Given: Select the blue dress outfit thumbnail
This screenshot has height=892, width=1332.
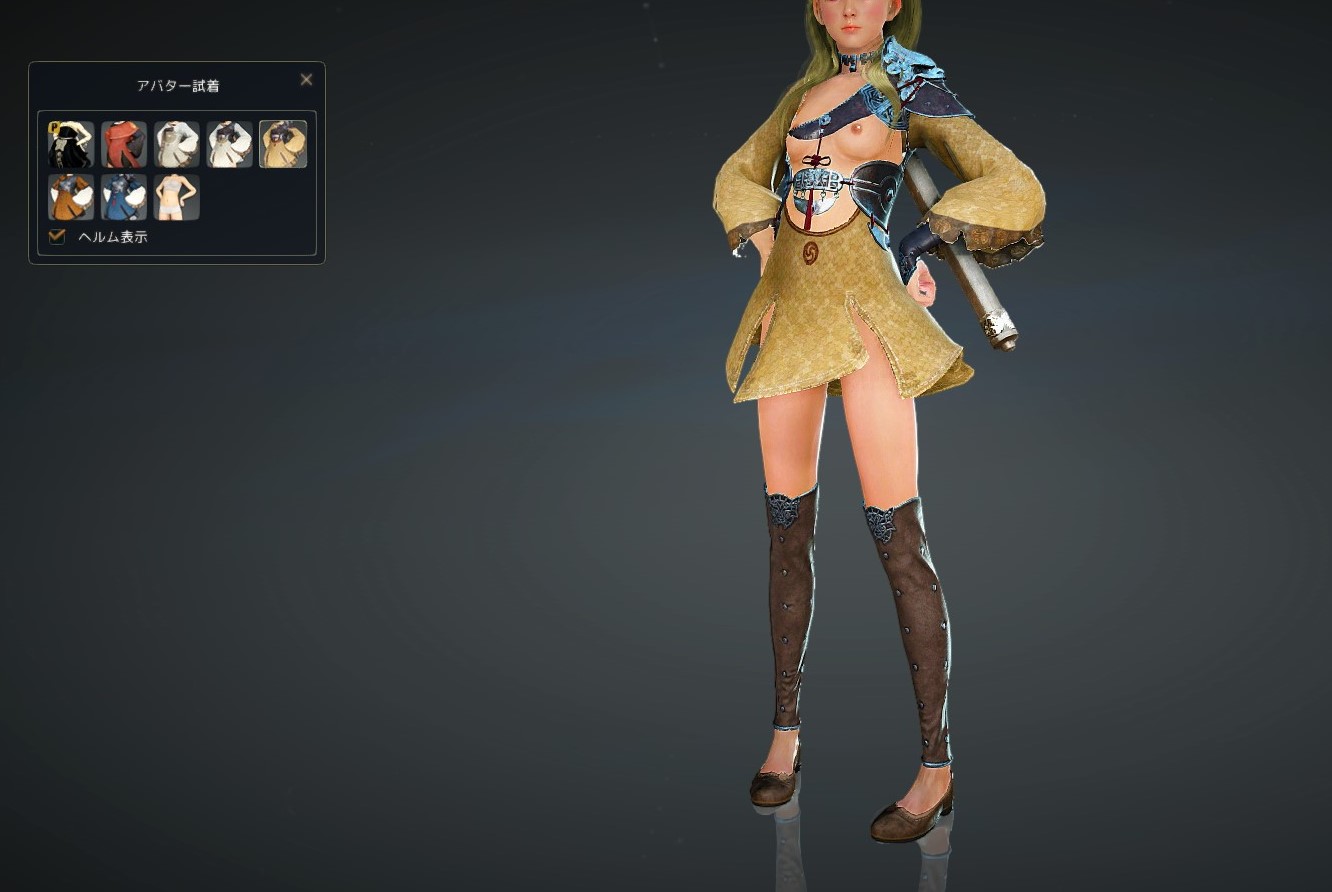Looking at the screenshot, I should (124, 196).
